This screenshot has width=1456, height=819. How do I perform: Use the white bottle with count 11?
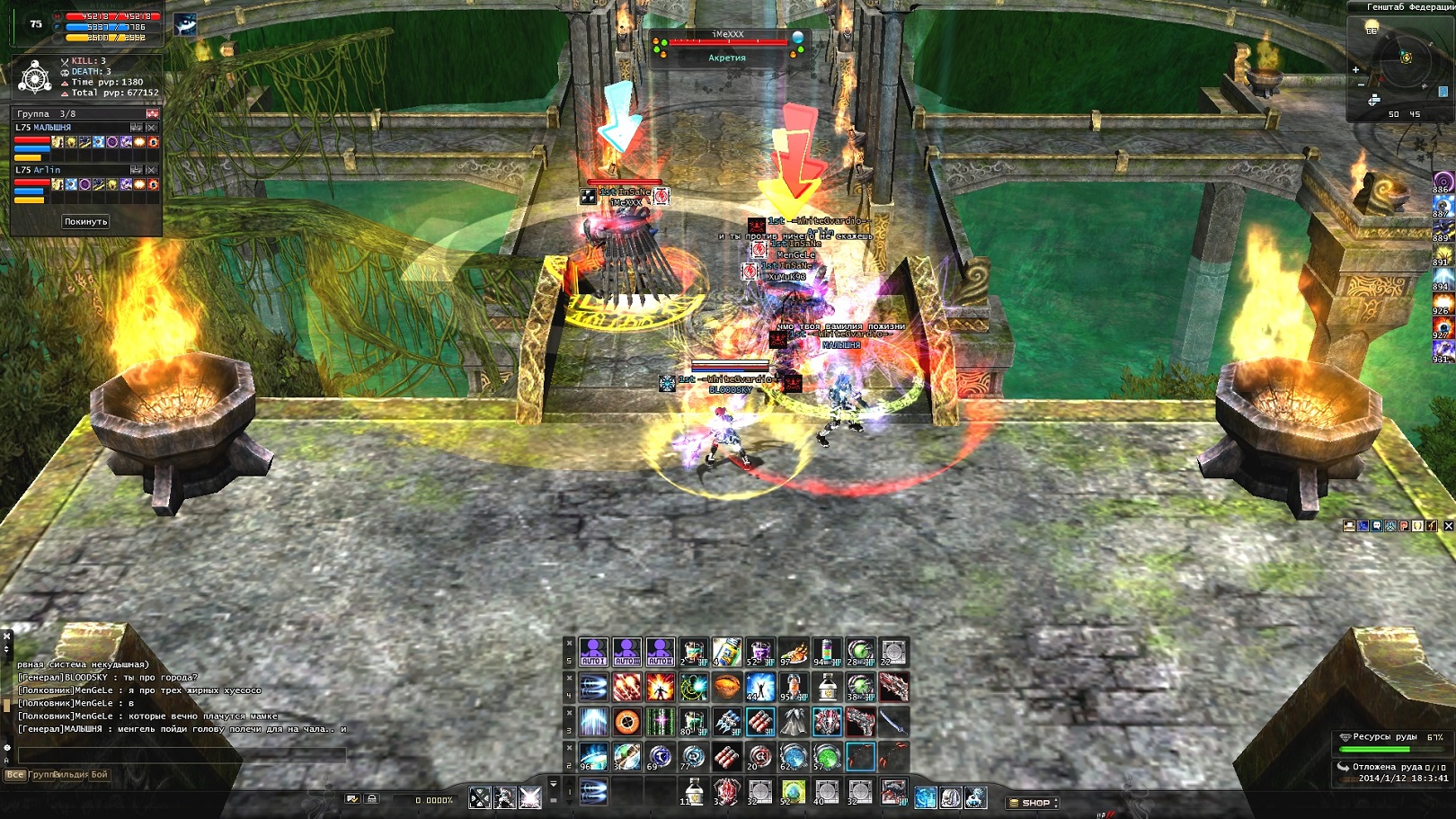coord(693,792)
